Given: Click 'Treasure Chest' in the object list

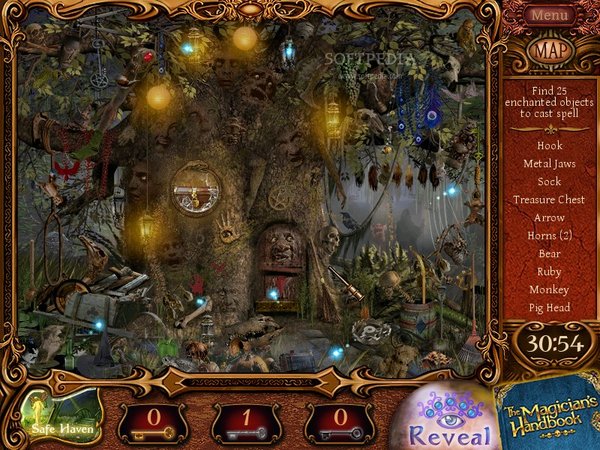Looking at the screenshot, I should (x=549, y=199).
